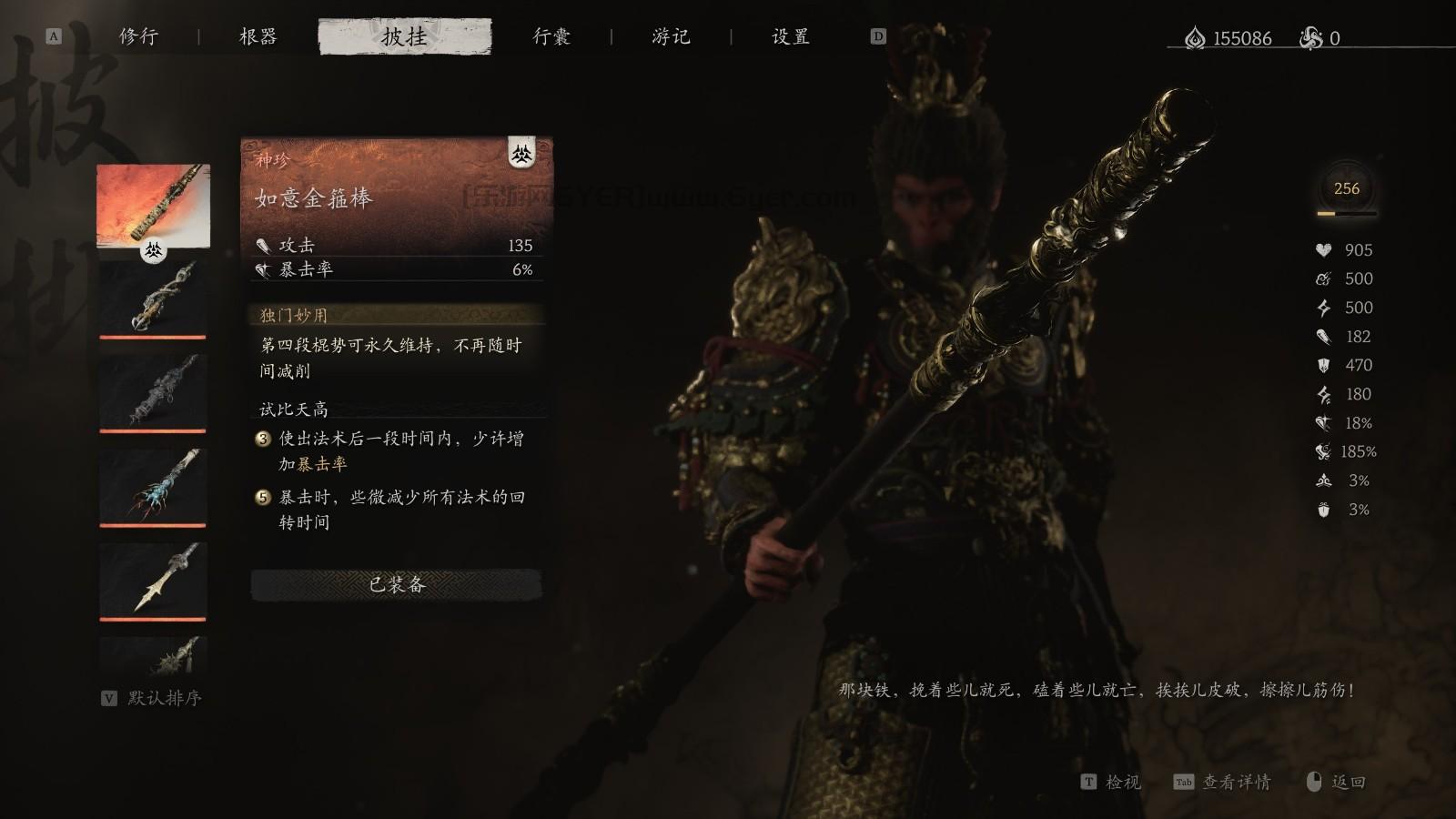Open the 设置 tab
Screen dimensions: 1456x819
click(788, 37)
